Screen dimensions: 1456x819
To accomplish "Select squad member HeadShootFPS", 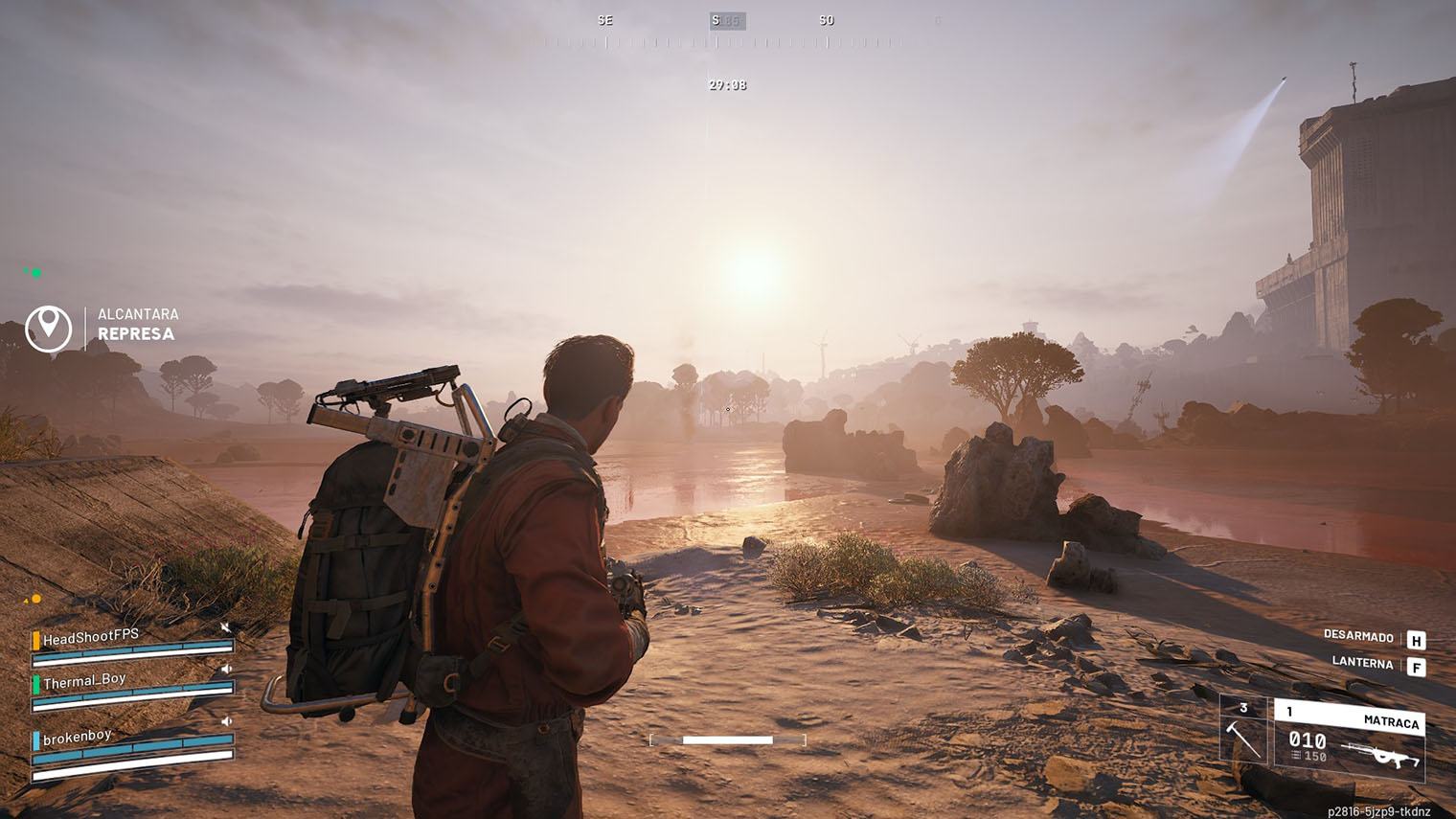I will click(x=91, y=637).
